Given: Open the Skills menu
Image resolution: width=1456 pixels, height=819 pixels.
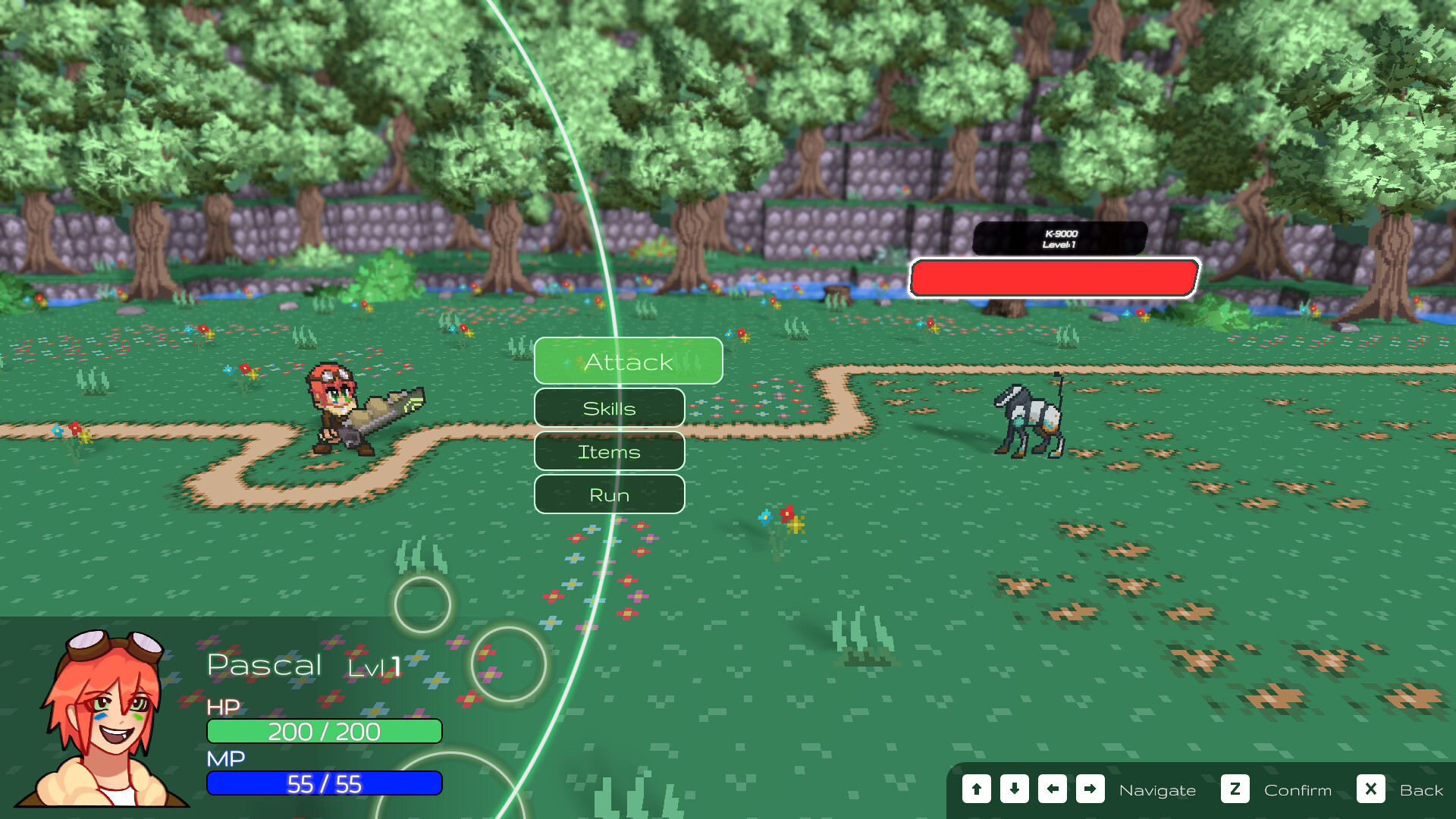Looking at the screenshot, I should tap(609, 407).
